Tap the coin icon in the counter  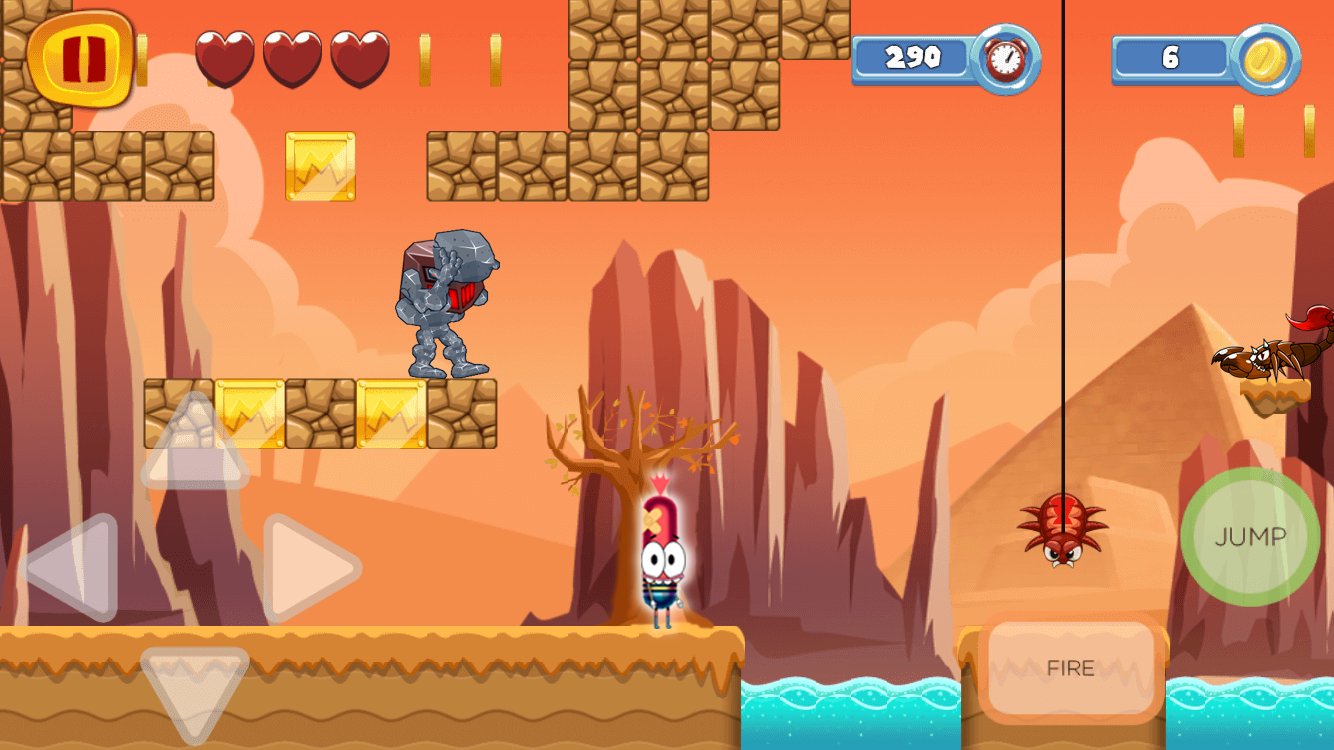tap(1262, 58)
